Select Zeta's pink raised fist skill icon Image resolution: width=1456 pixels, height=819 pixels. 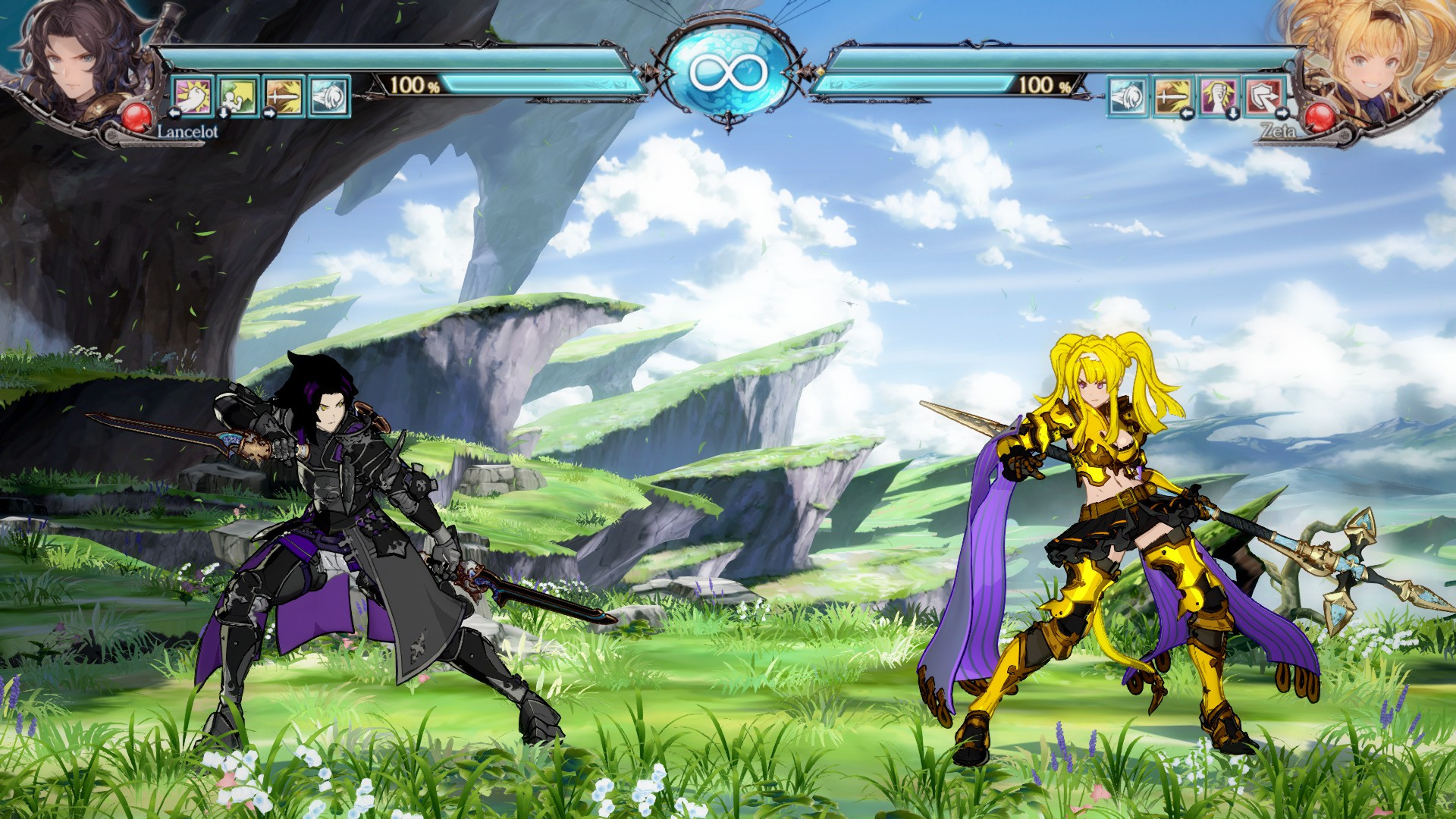1218,94
